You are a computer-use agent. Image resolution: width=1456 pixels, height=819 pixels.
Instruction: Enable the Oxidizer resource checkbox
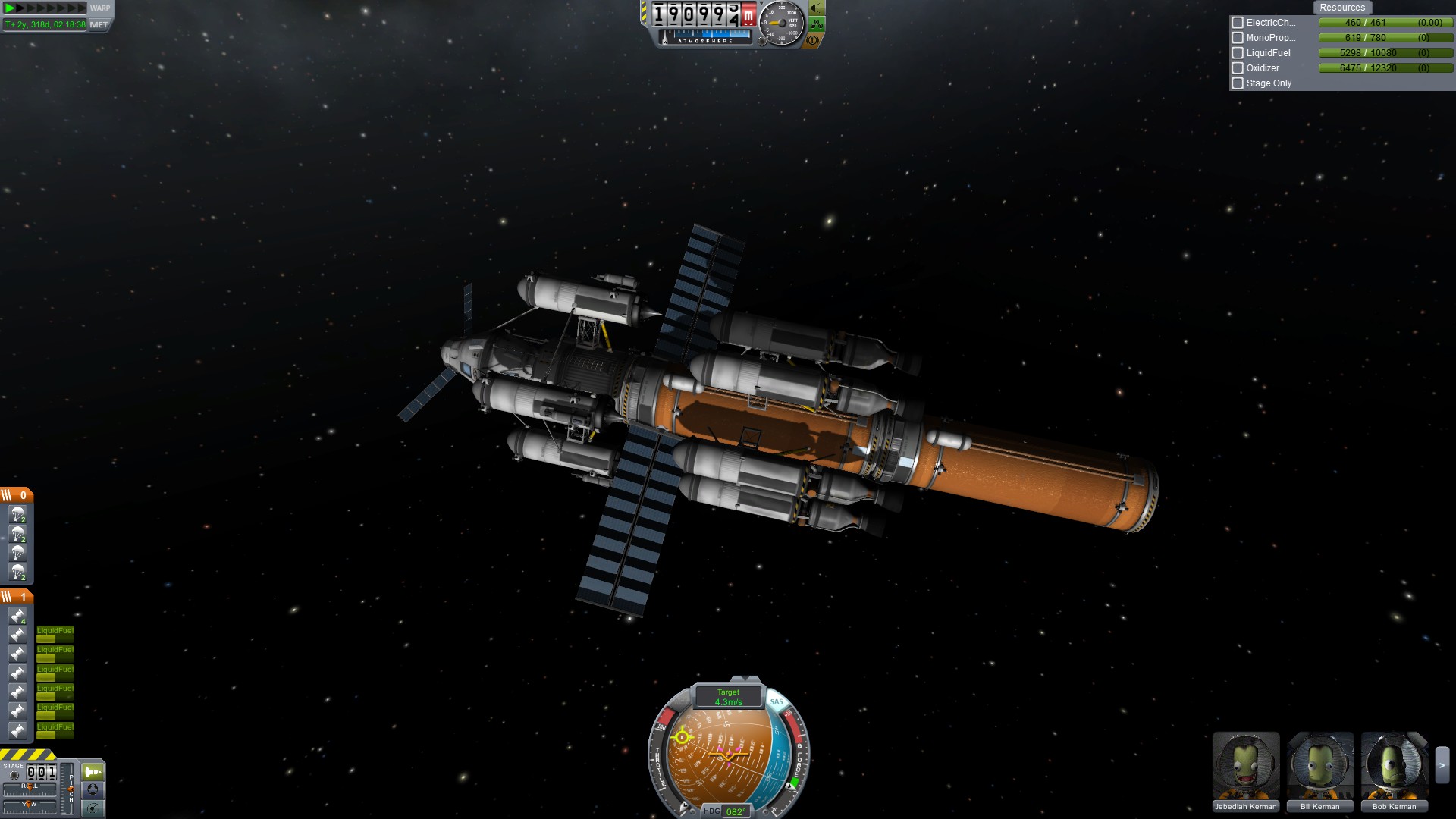[1238, 68]
